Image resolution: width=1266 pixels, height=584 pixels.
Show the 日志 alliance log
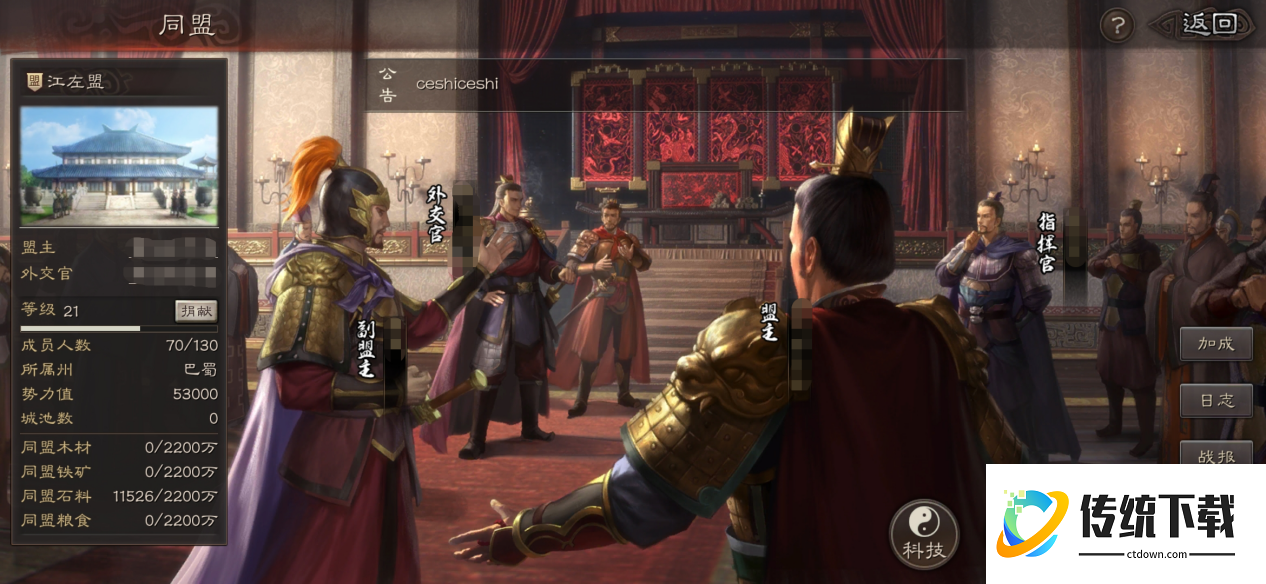(x=1216, y=400)
